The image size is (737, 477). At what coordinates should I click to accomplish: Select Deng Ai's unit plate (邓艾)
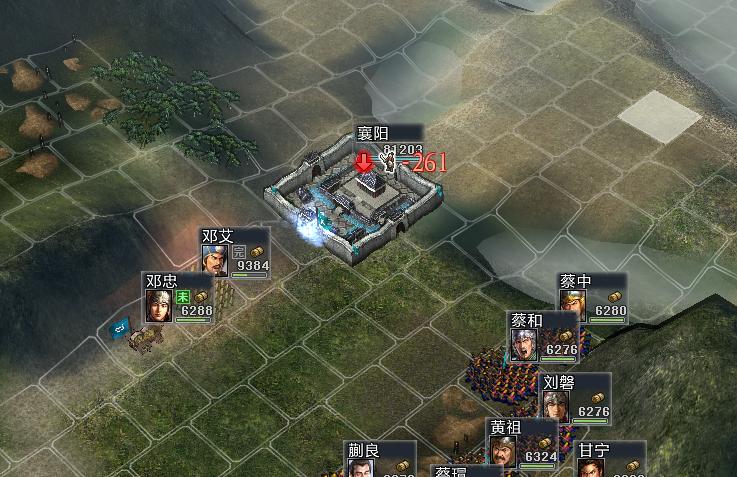235,254
